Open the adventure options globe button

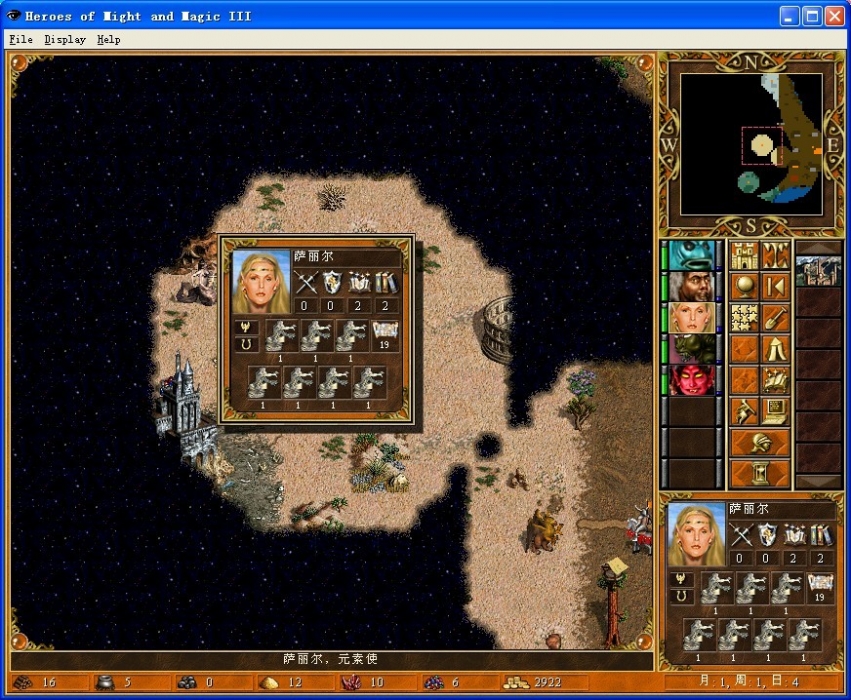[744, 286]
